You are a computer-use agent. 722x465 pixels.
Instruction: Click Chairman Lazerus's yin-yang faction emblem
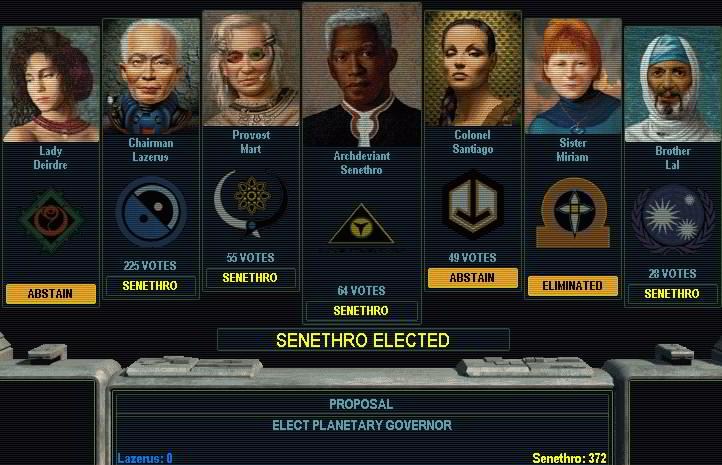(151, 213)
